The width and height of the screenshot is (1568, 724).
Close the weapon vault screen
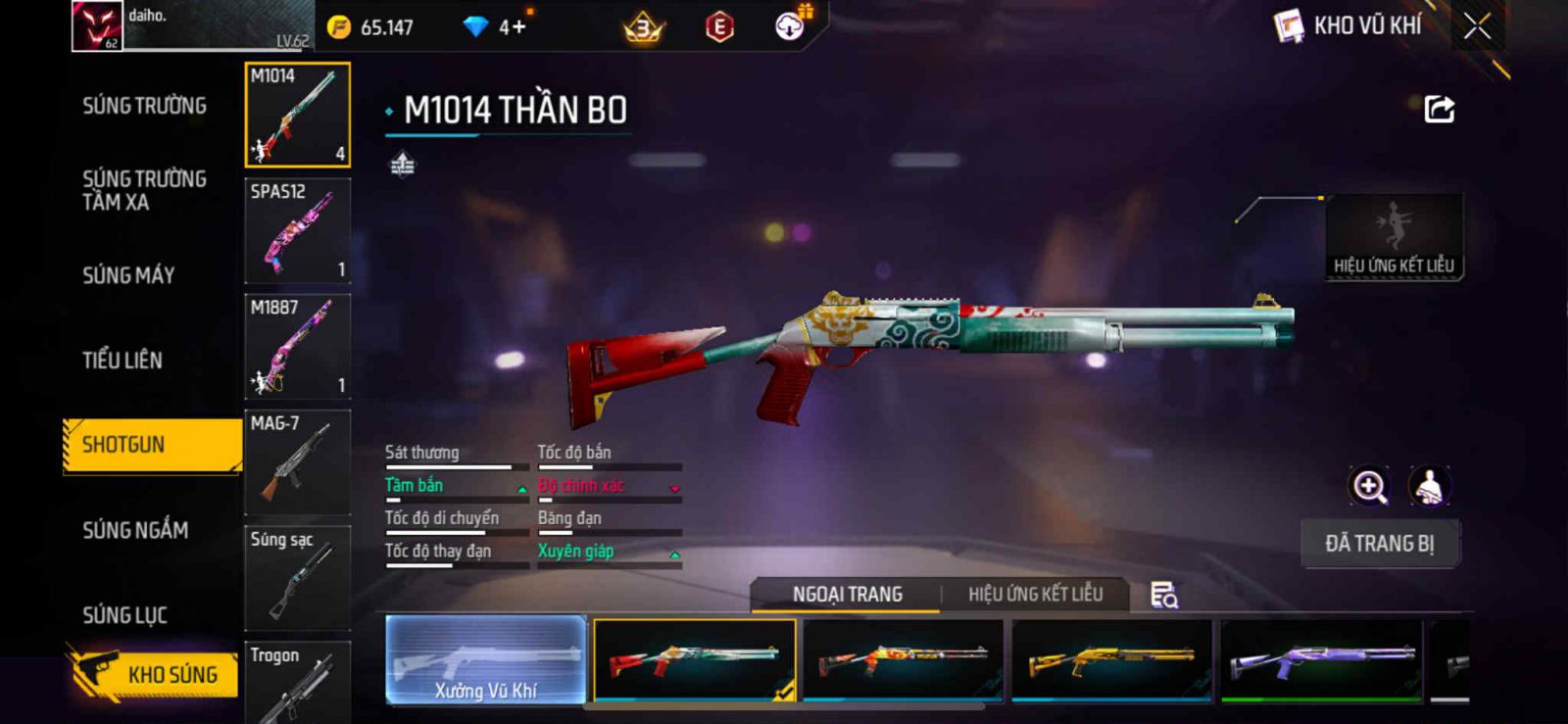coord(1477,26)
